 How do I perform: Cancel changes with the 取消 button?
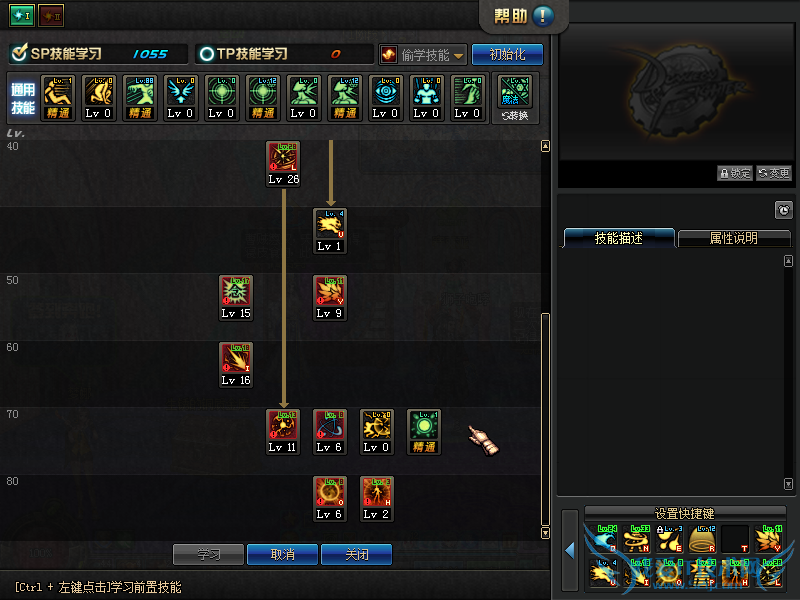click(283, 554)
